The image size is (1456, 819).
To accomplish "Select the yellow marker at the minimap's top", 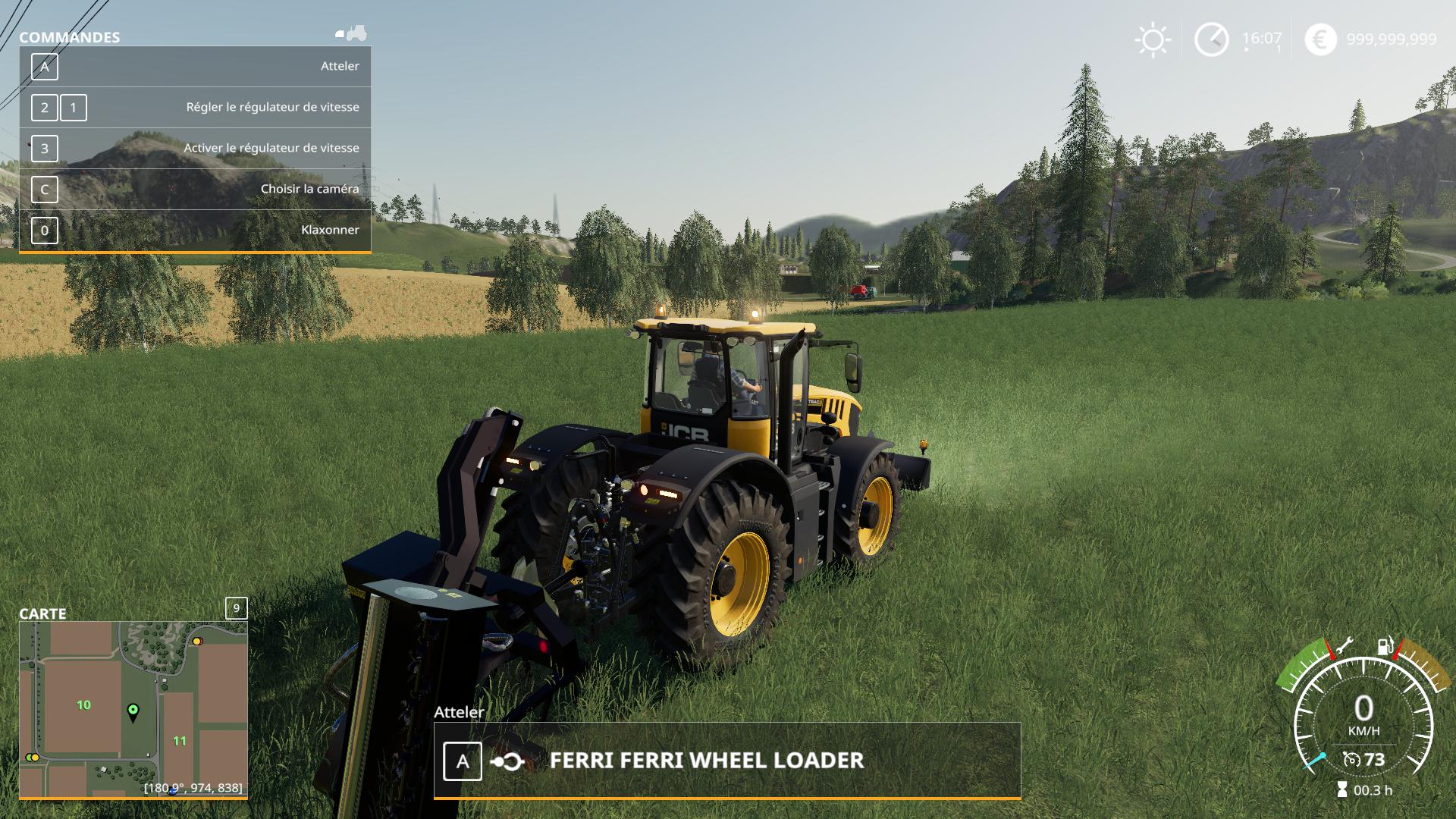I will click(197, 642).
